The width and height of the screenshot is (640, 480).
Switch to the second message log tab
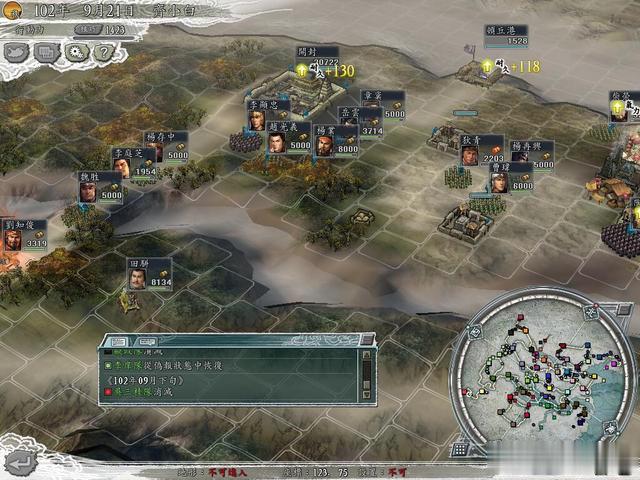140,340
